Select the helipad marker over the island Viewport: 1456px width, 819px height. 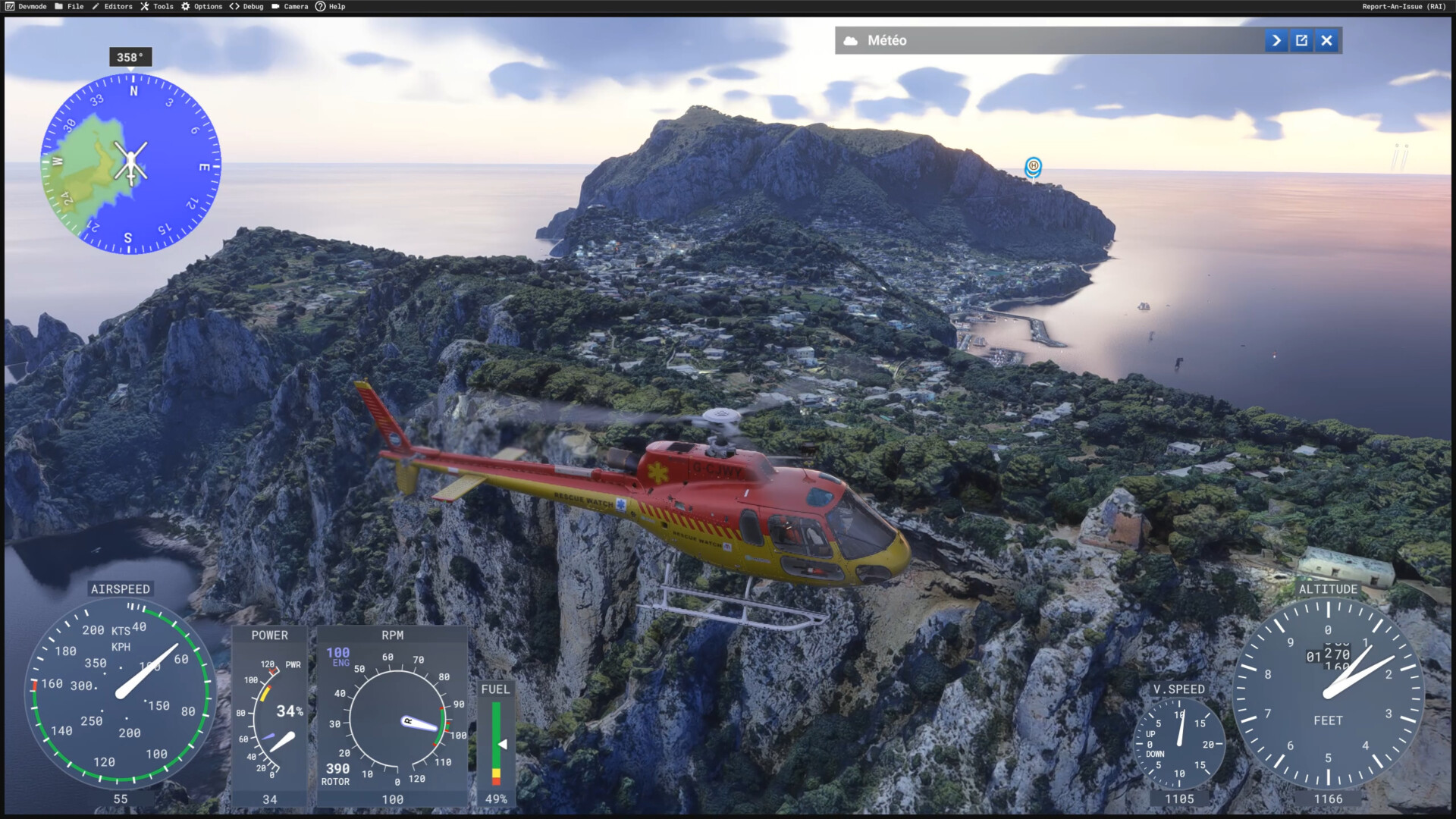pyautogui.click(x=1033, y=166)
